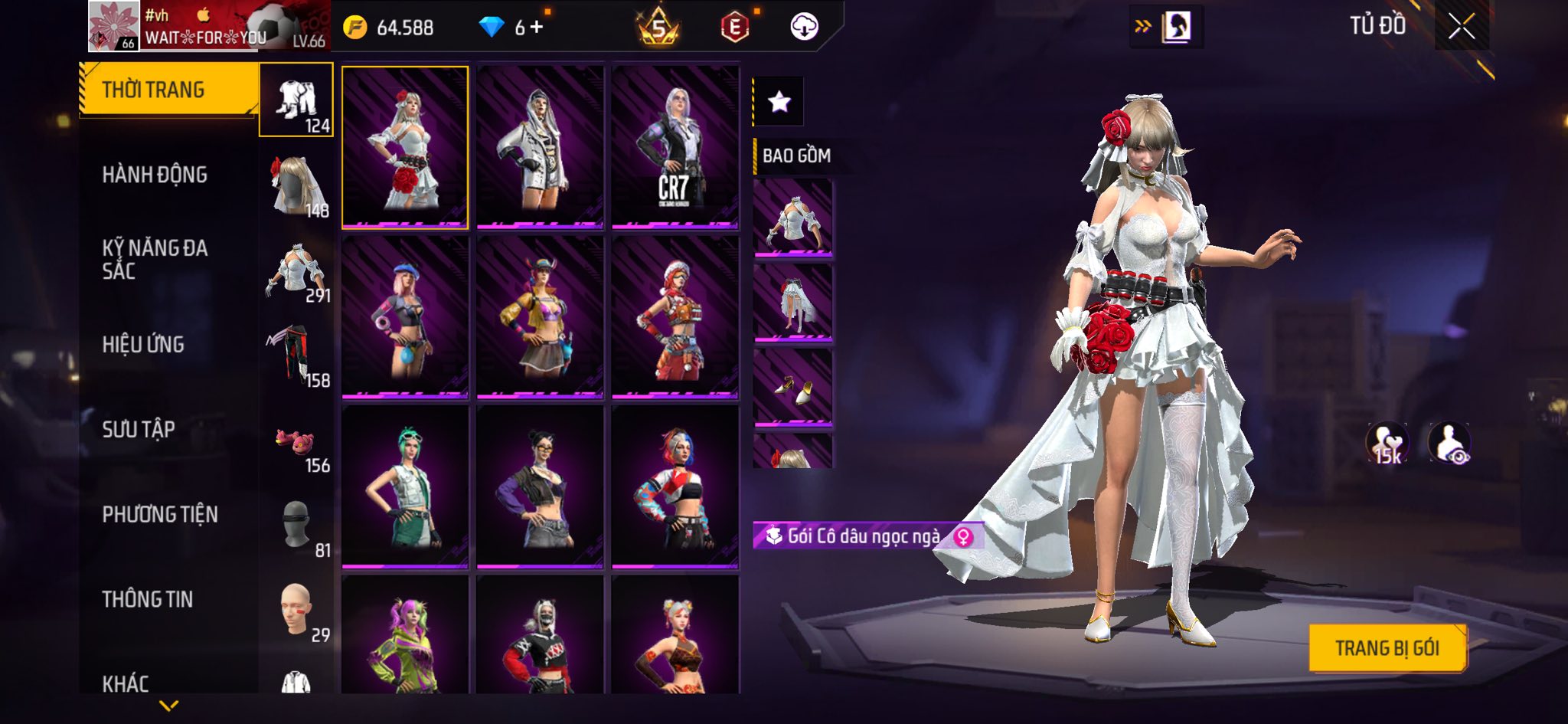Image resolution: width=1568 pixels, height=724 pixels.
Task: Open the Hiệu Ứng category
Action: pos(143,345)
